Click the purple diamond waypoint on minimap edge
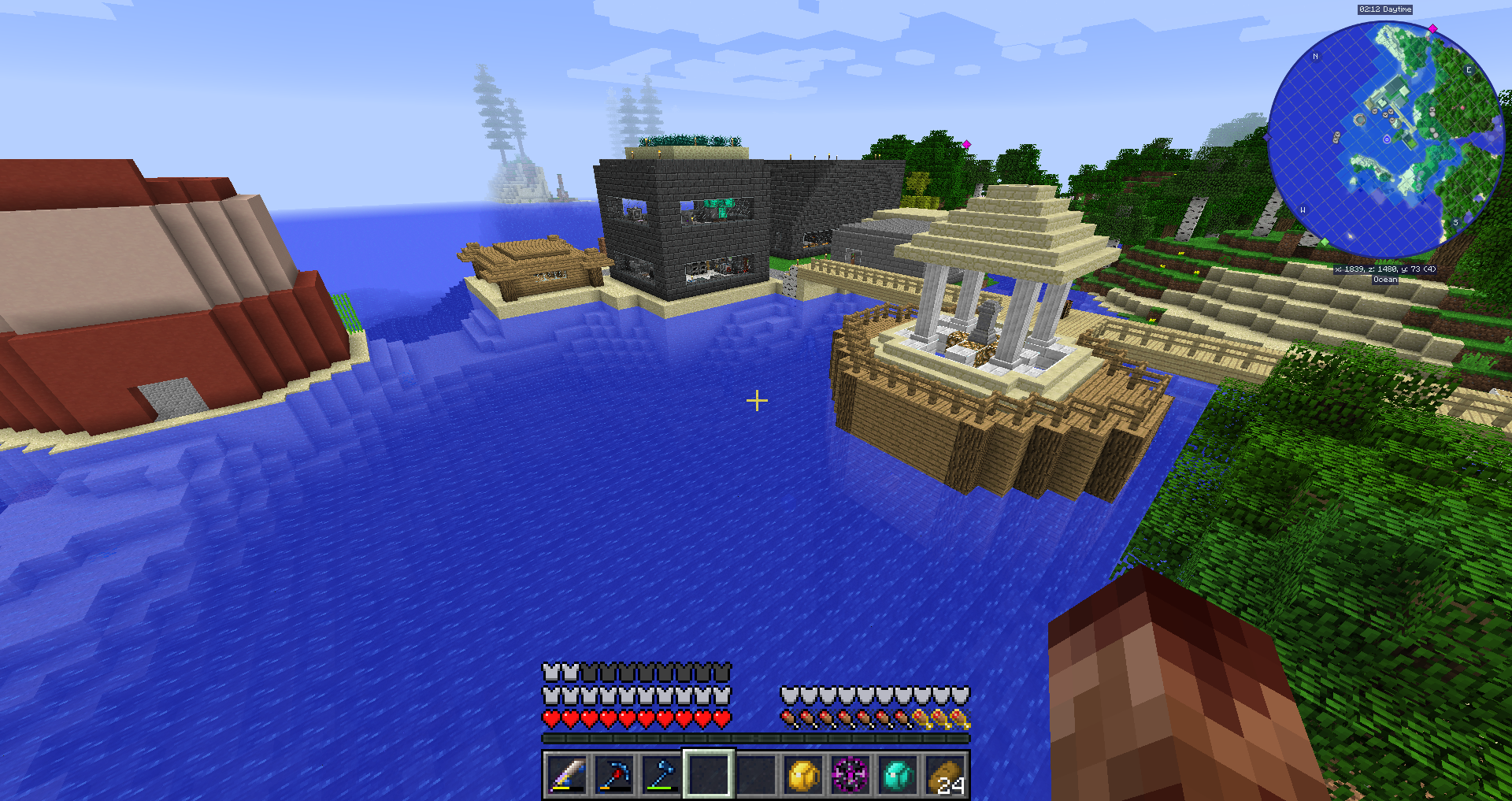The height and width of the screenshot is (801, 1512). [1267, 137]
